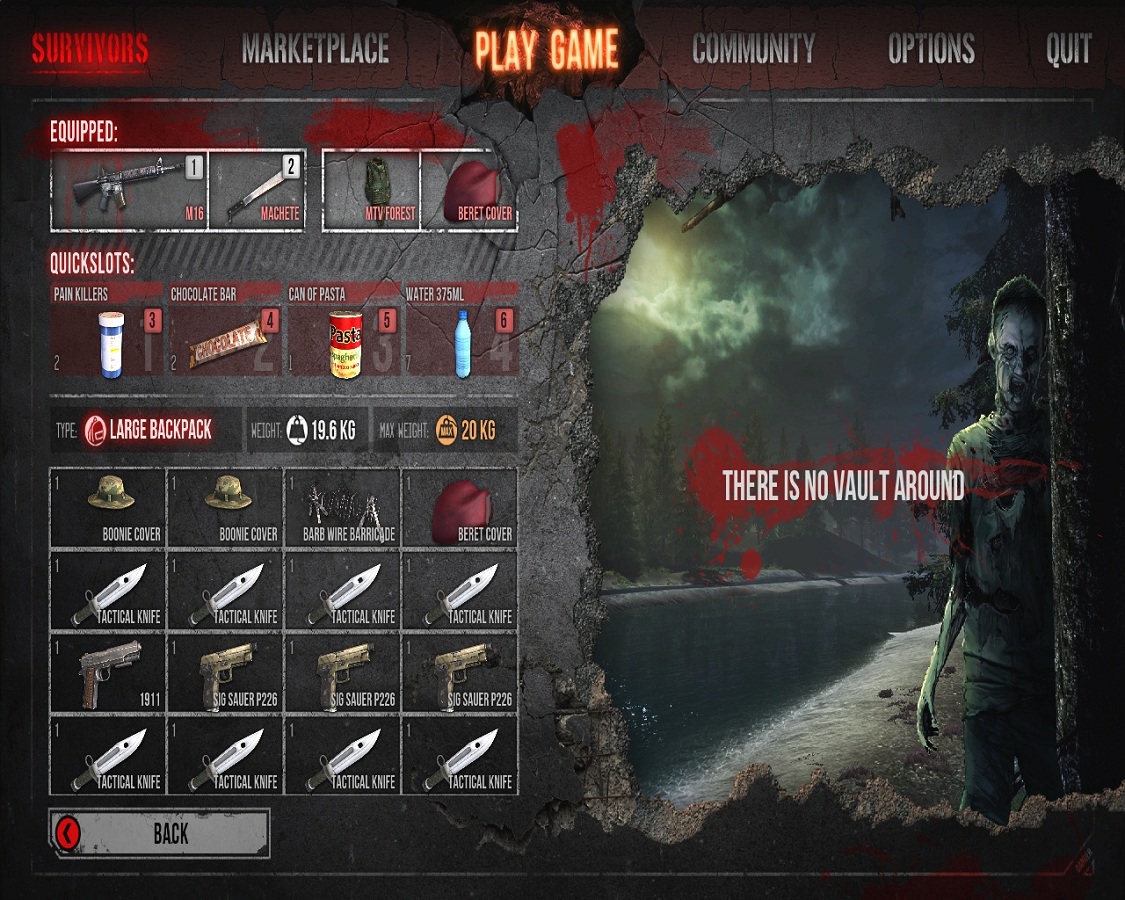Select the 1911 pistol in backpack
This screenshot has height=900, width=1125.
pos(107,672)
